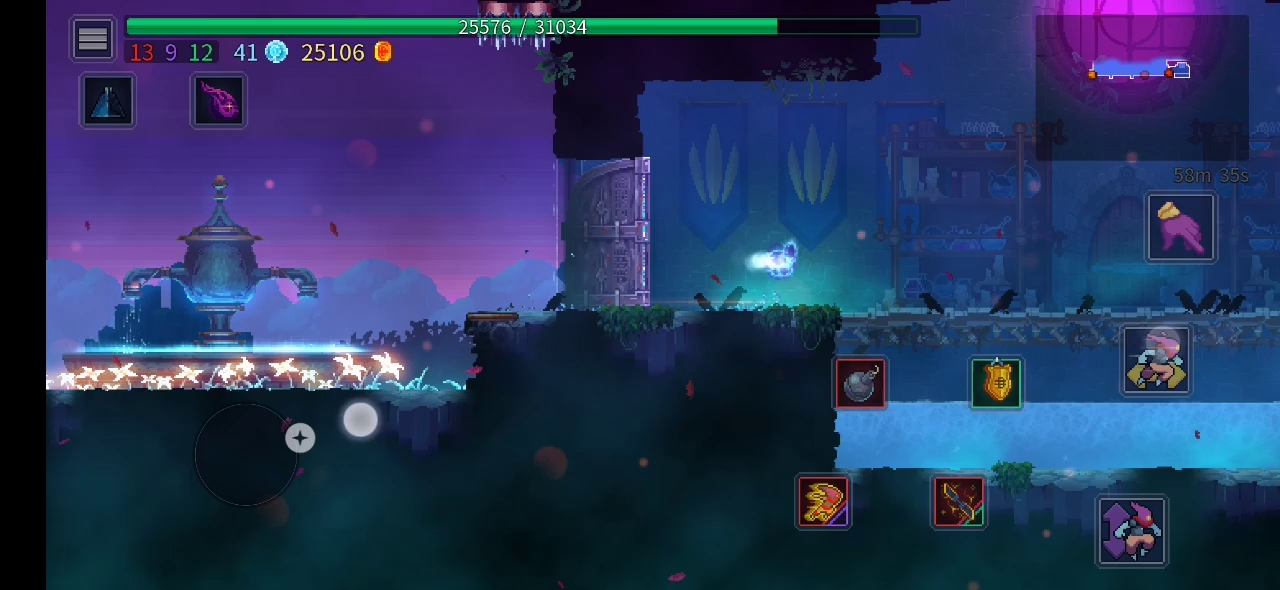1280x590 pixels.
Task: Attack with the red-gold melee weapon
Action: 823,502
